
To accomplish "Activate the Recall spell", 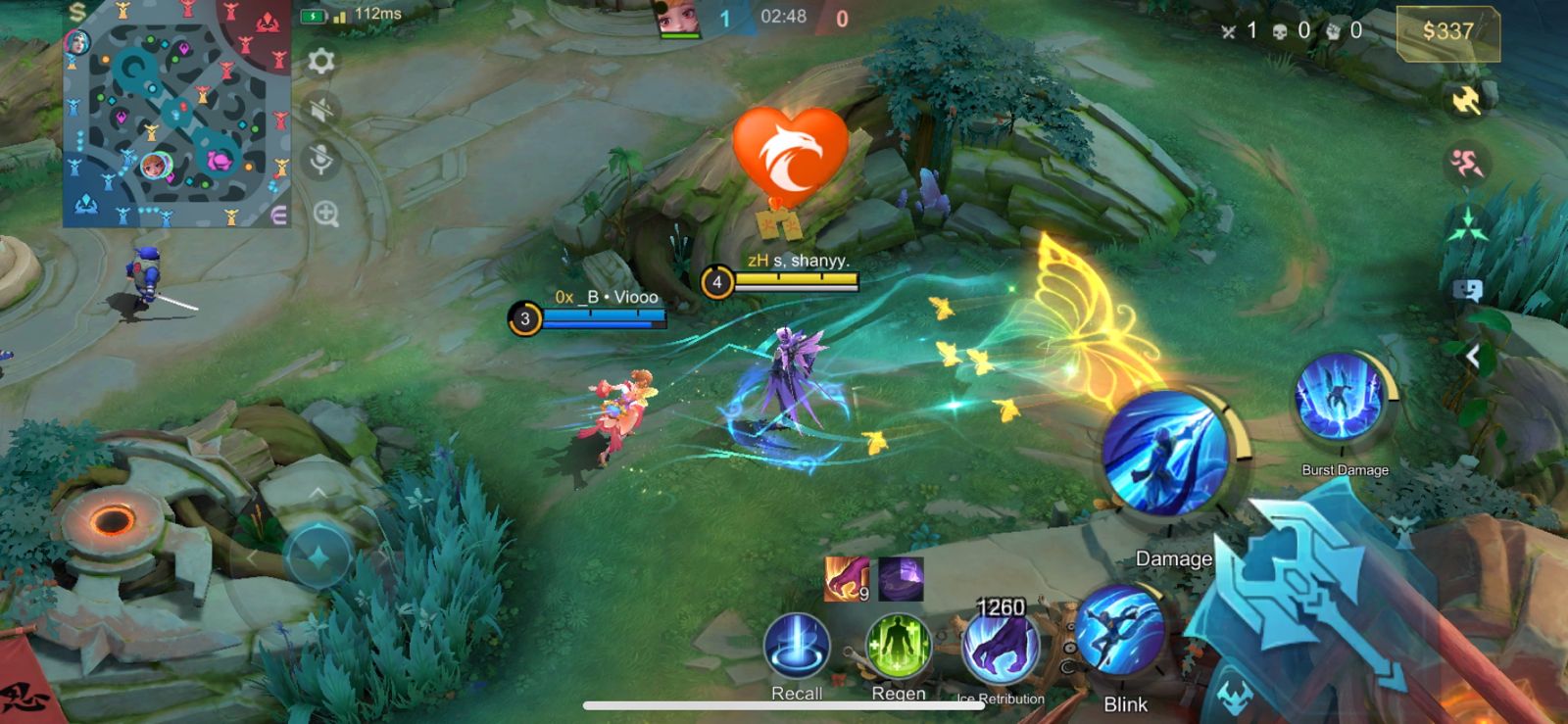I will (x=797, y=646).
